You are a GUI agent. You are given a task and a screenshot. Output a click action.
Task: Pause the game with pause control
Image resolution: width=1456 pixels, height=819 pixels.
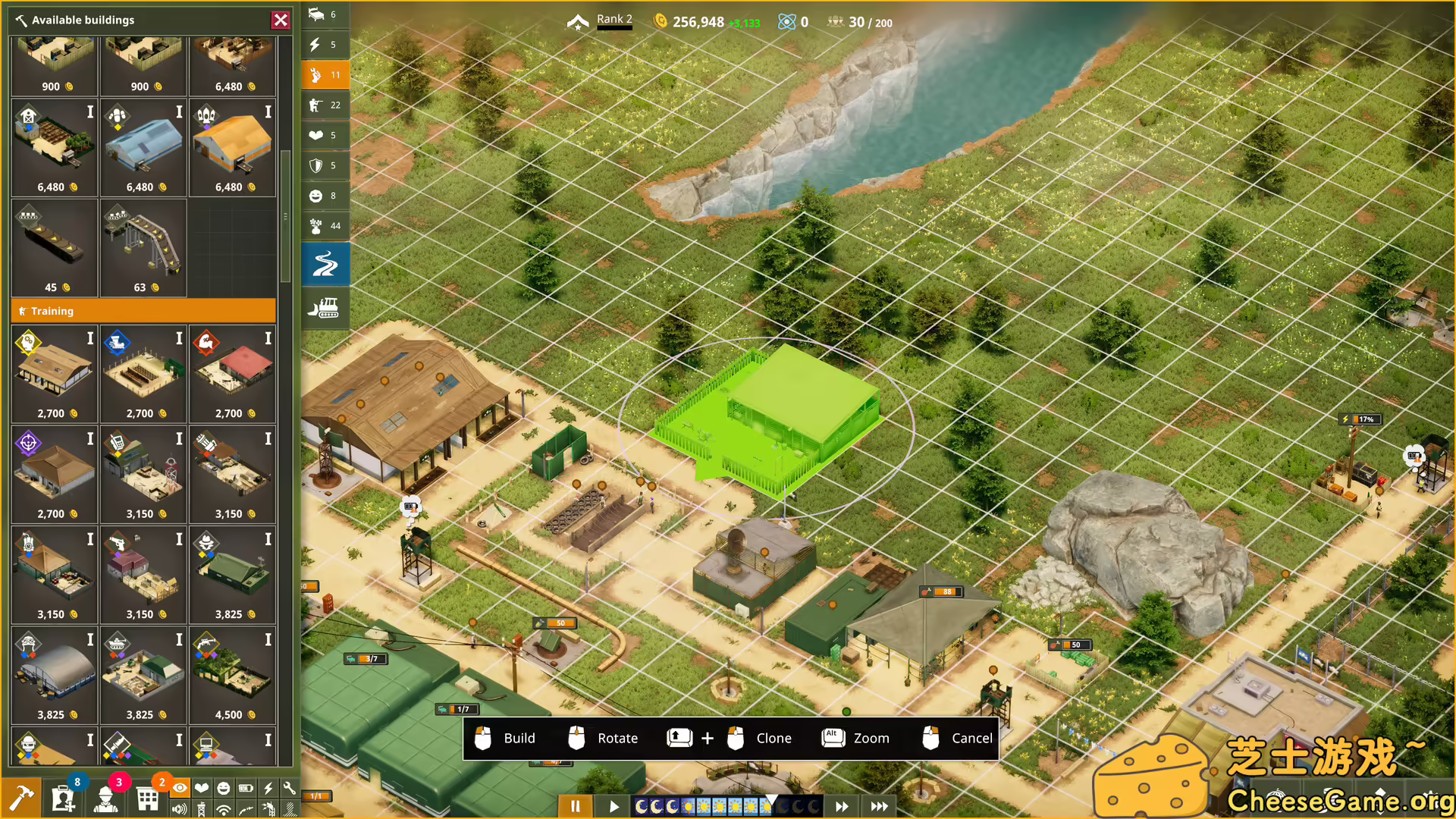tap(575, 806)
